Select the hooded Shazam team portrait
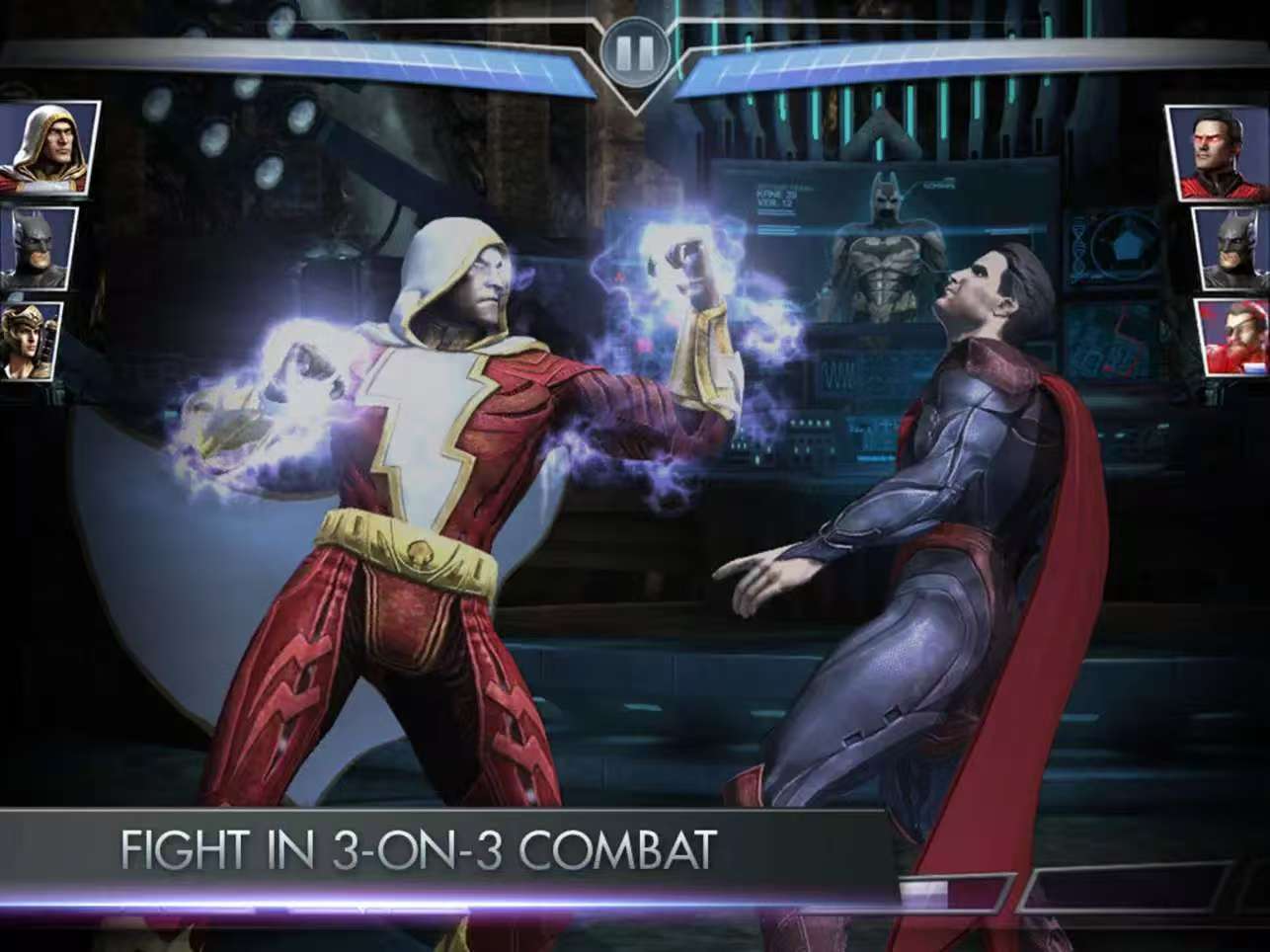Screen dimensions: 1270x952 tap(46, 147)
